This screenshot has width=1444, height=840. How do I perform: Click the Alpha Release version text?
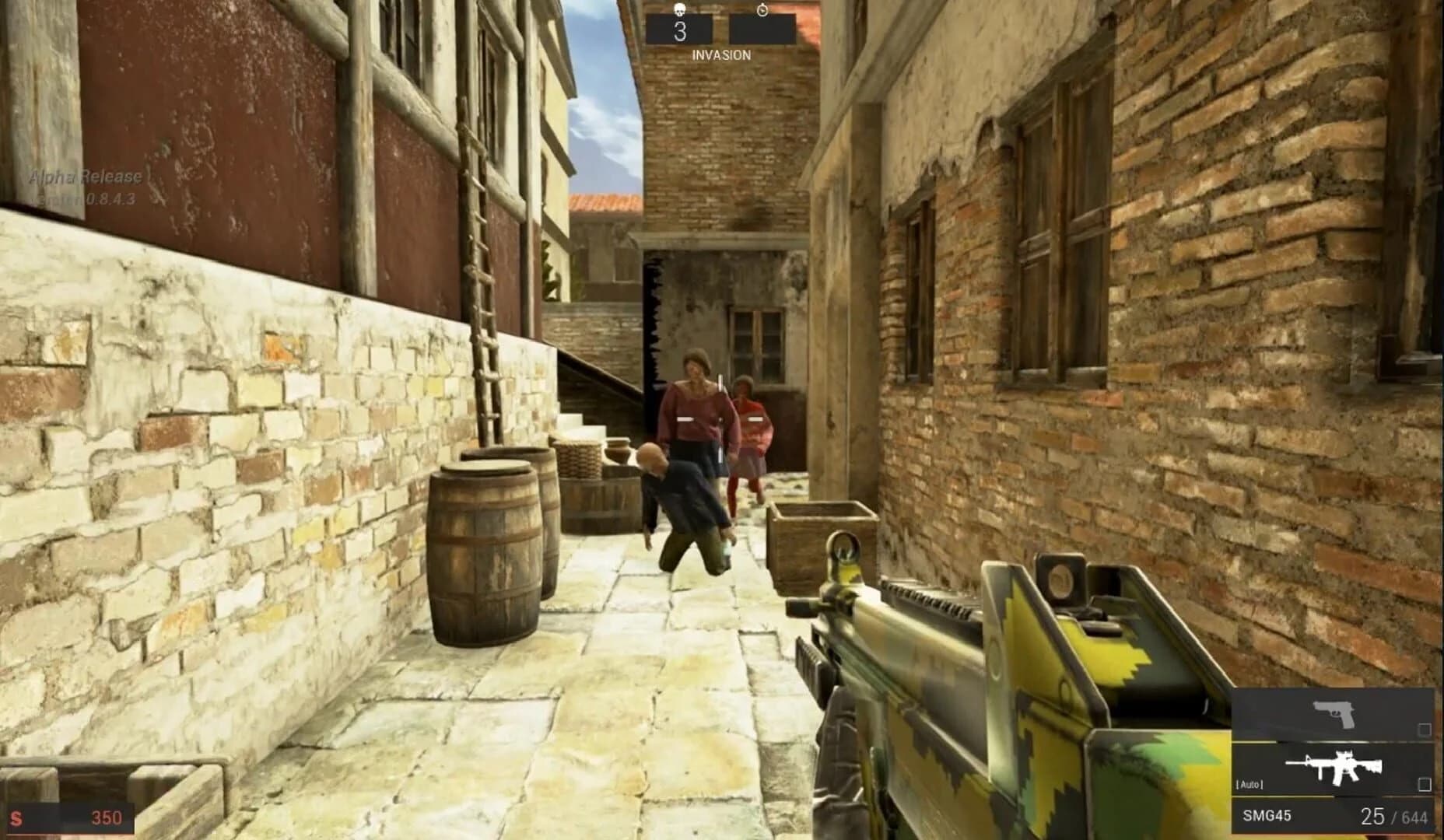point(84,177)
